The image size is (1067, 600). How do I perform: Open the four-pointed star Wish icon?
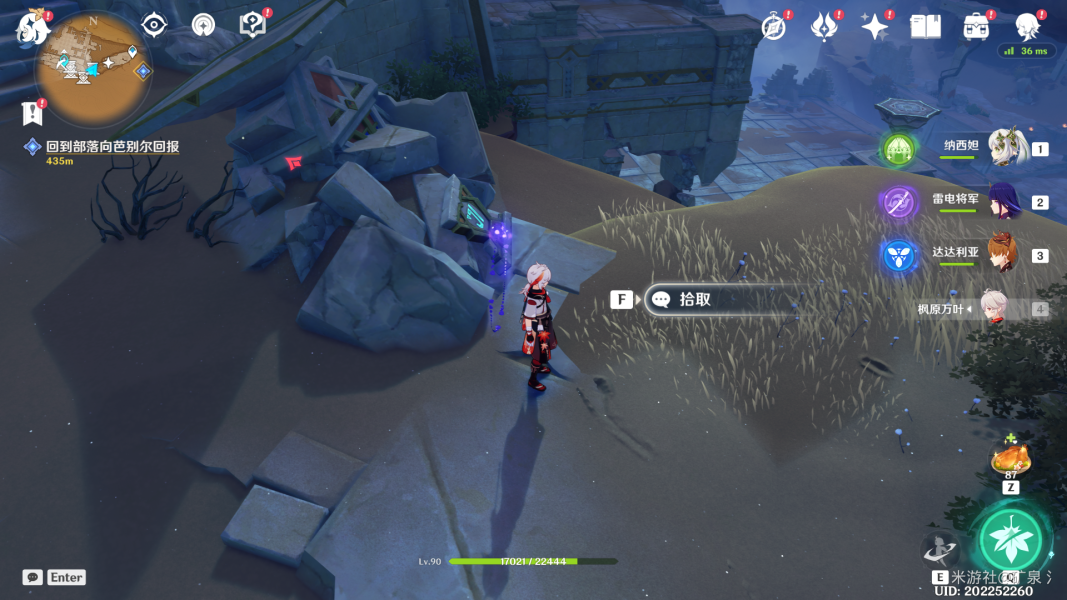point(875,27)
